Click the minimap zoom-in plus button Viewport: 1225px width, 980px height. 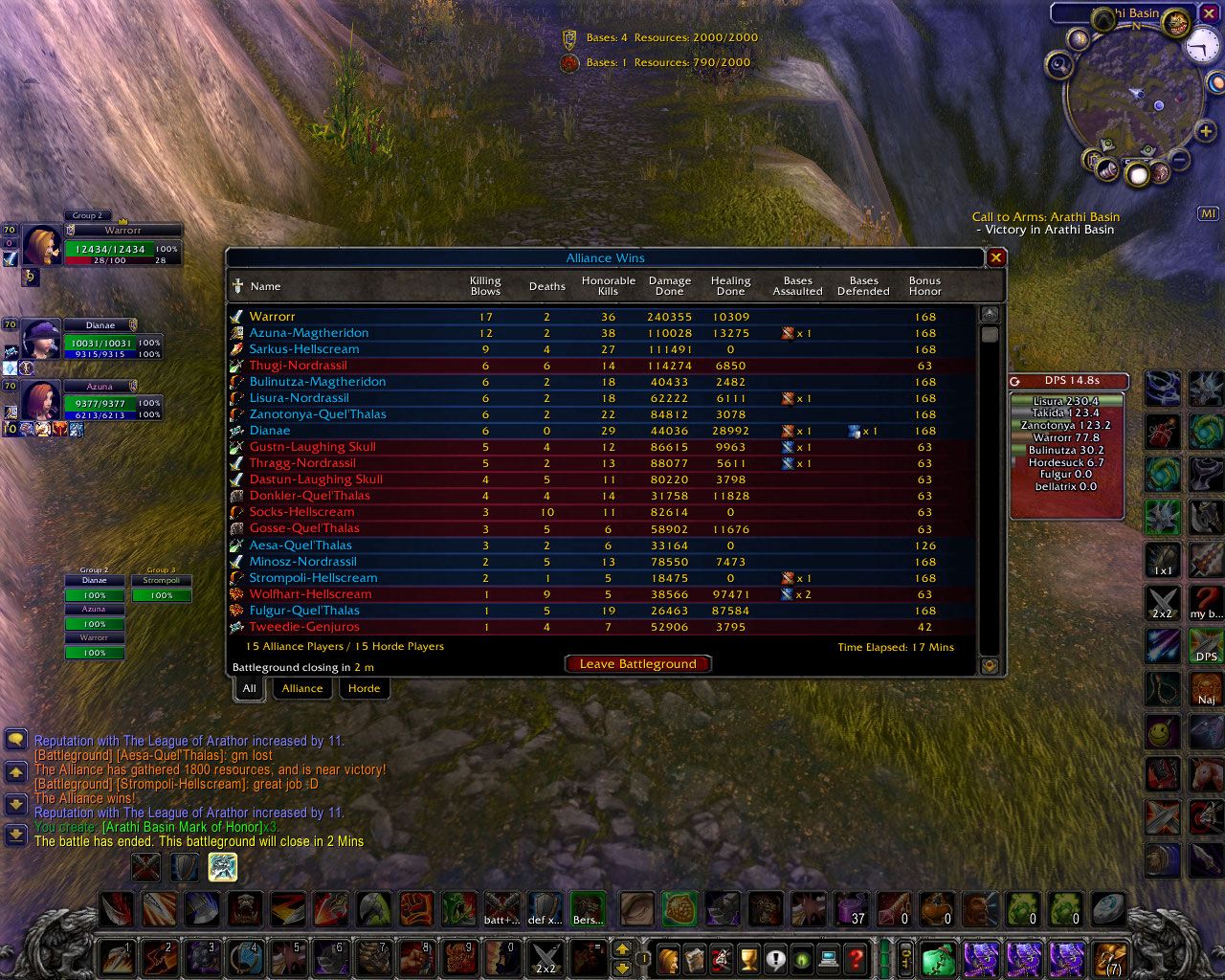(x=1204, y=130)
